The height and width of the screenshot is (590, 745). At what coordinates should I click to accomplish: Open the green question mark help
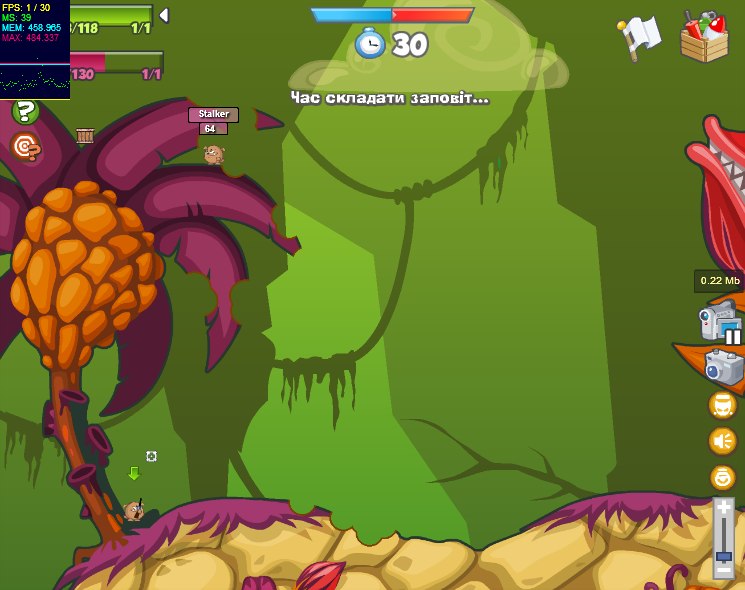[x=25, y=112]
